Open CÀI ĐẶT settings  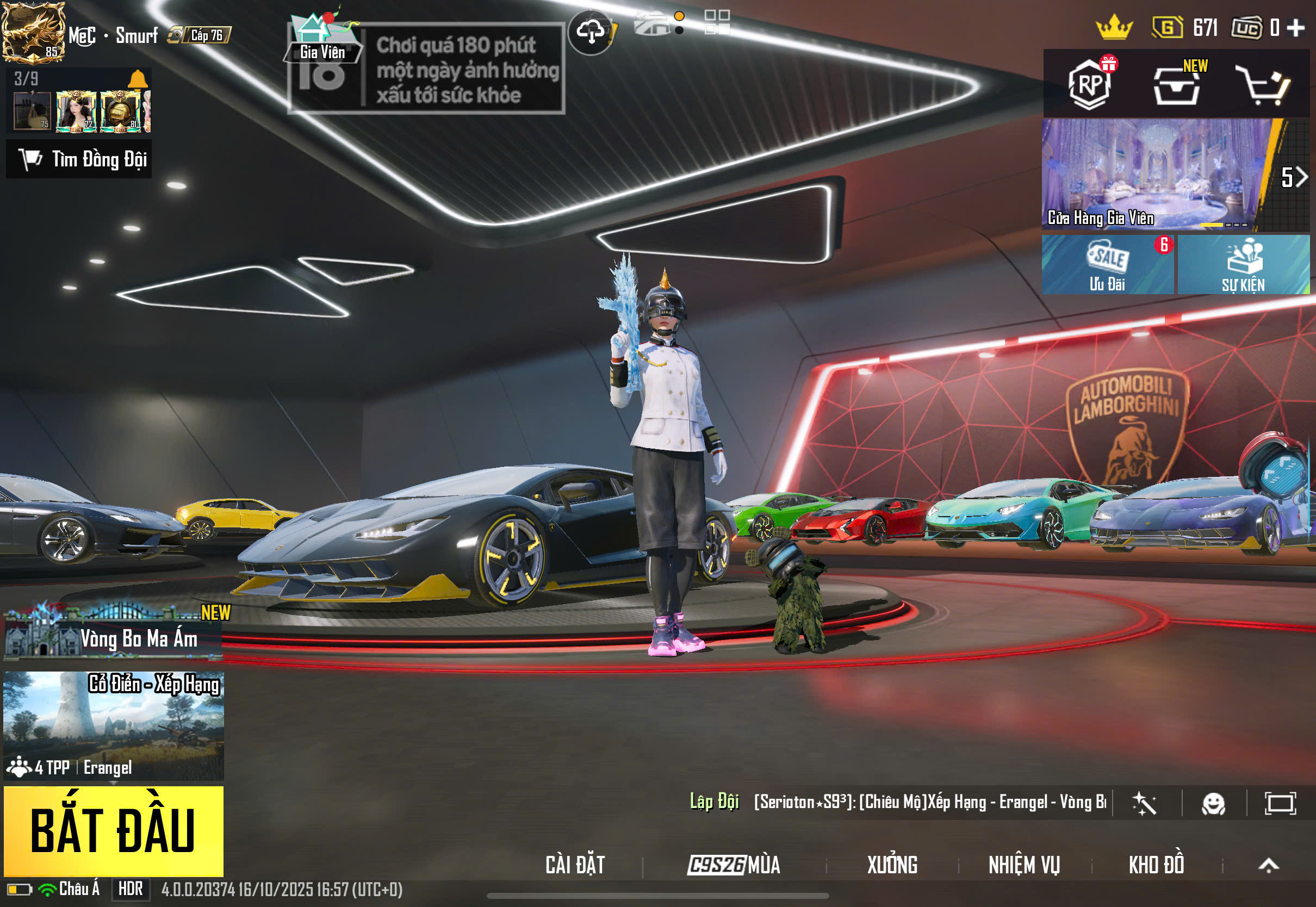(x=575, y=865)
